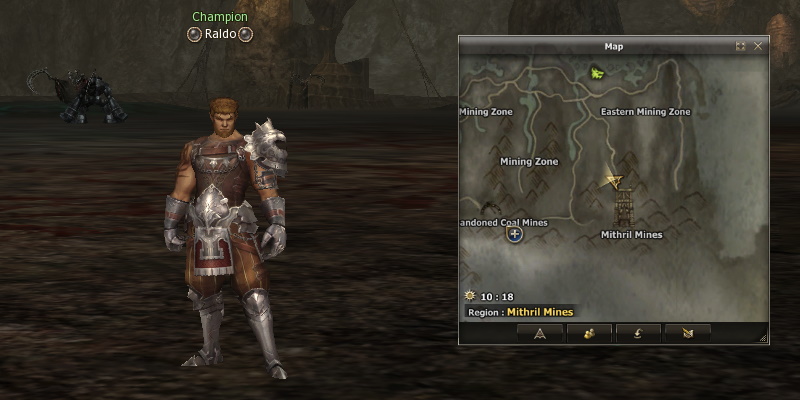
Task: Click the Mithril Mines tower on the map
Action: pos(625,208)
